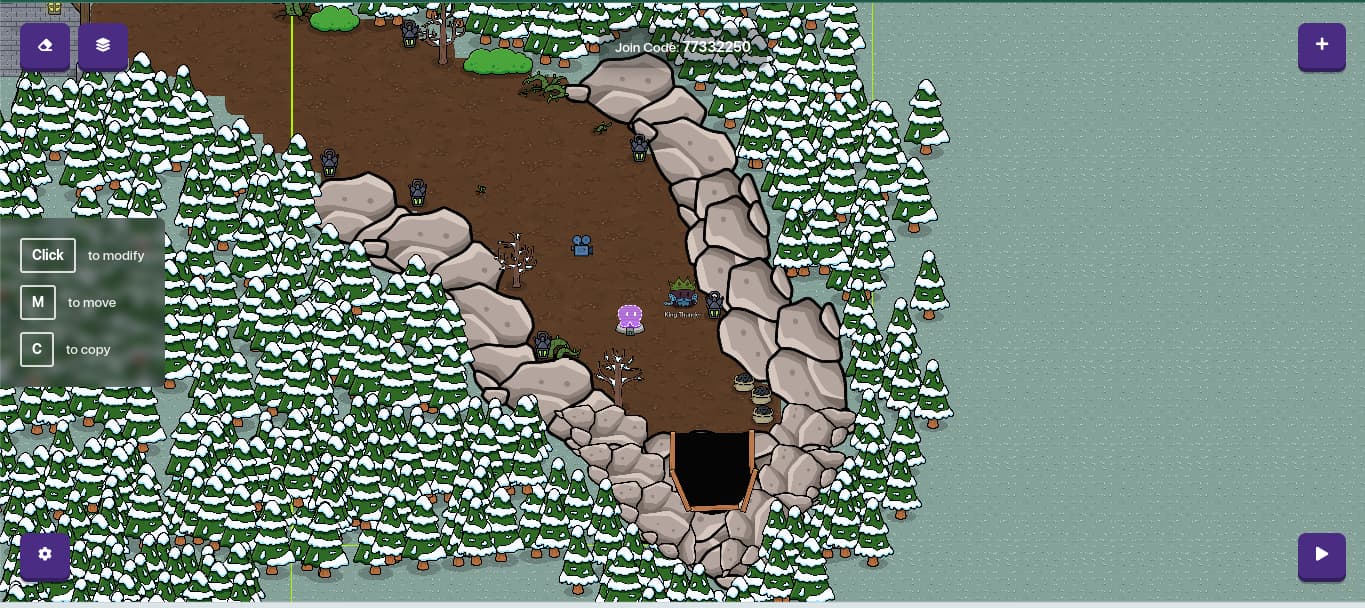Open the layers panel

[x=103, y=46]
